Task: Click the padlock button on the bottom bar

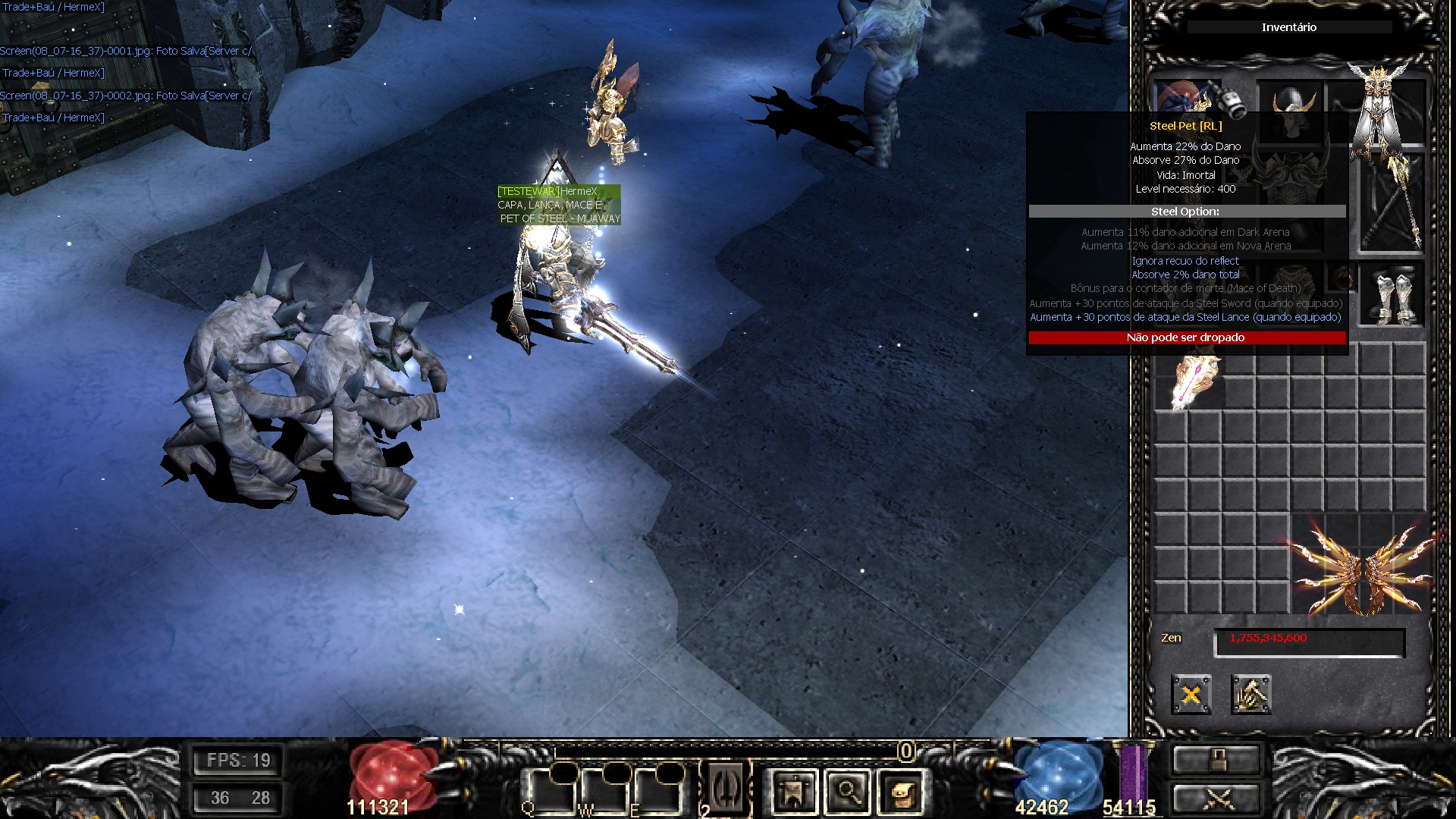Action: 1216,760
